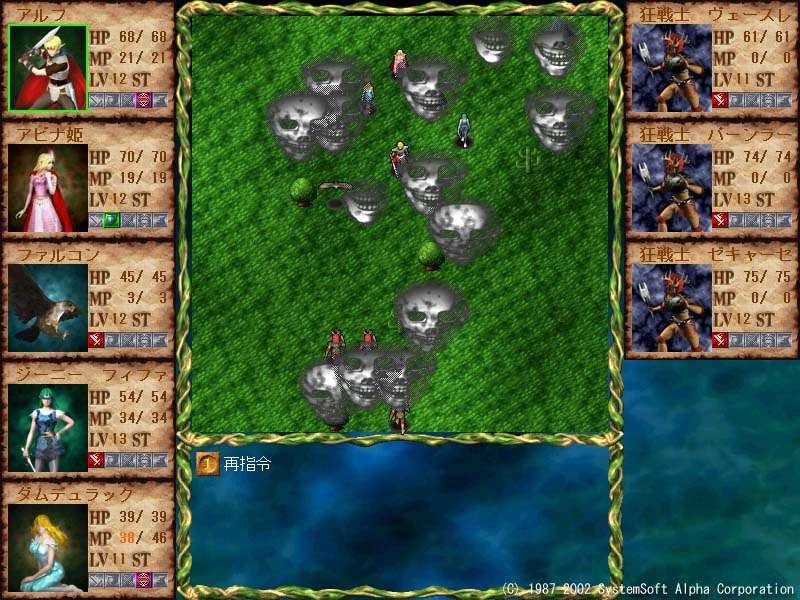Select タムテュラック's blonde mermaid portrait

(47, 547)
